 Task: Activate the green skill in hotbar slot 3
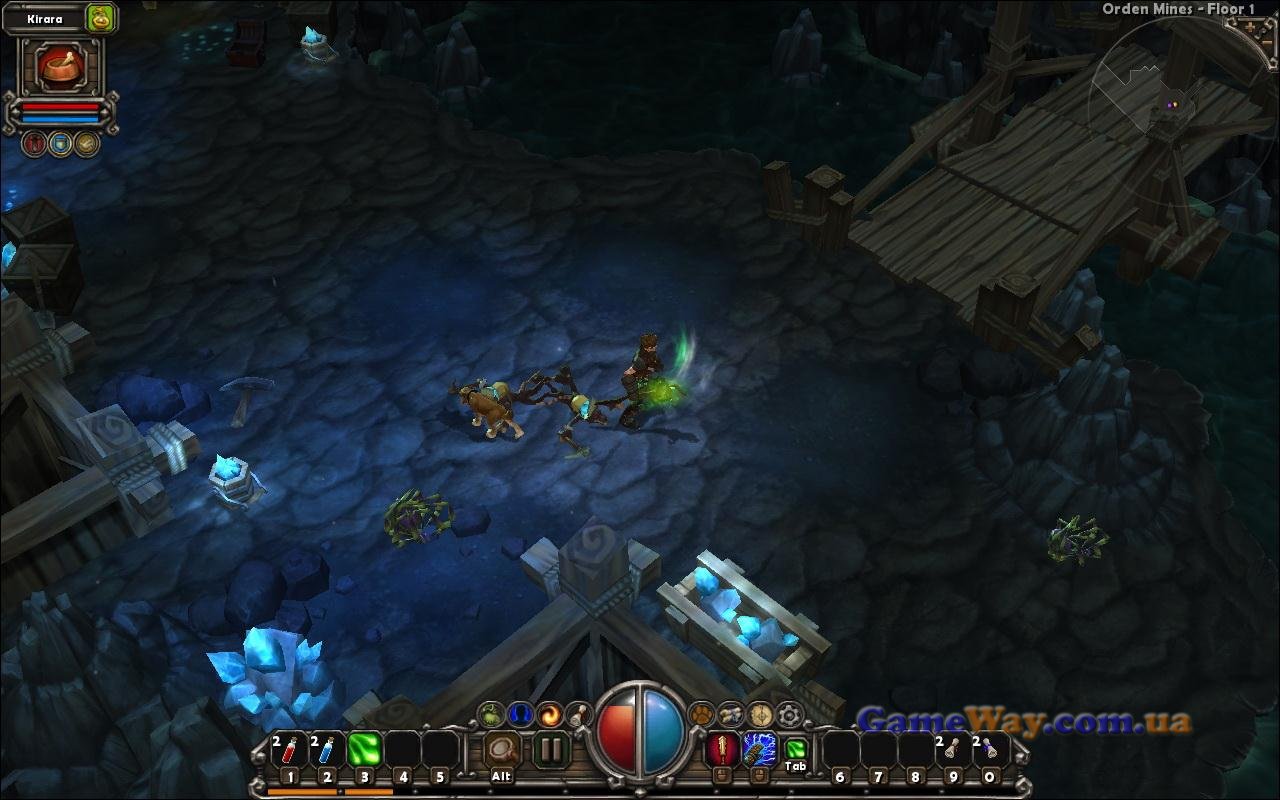pos(365,750)
